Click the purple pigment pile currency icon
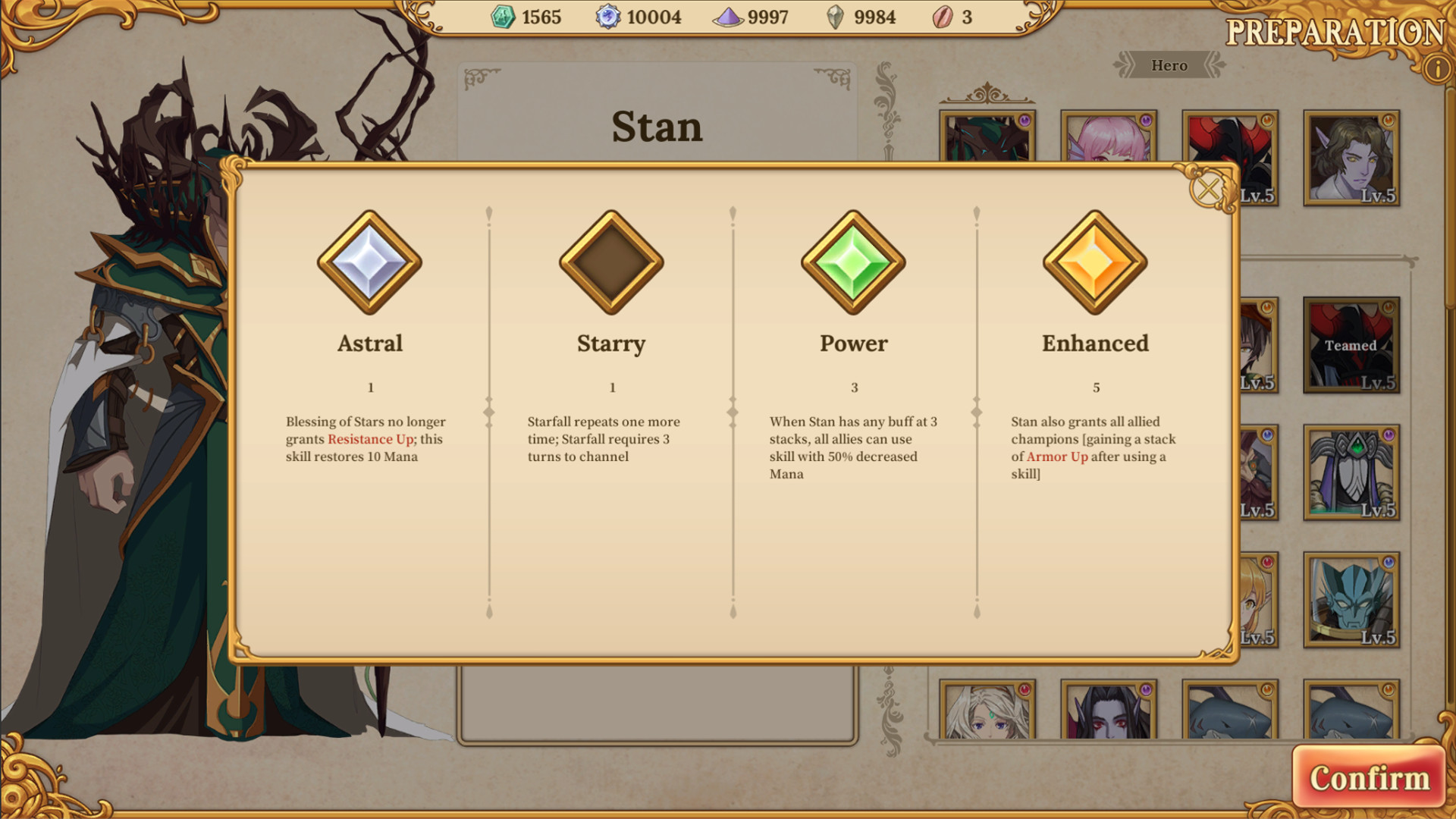This screenshot has height=819, width=1456. [x=730, y=17]
